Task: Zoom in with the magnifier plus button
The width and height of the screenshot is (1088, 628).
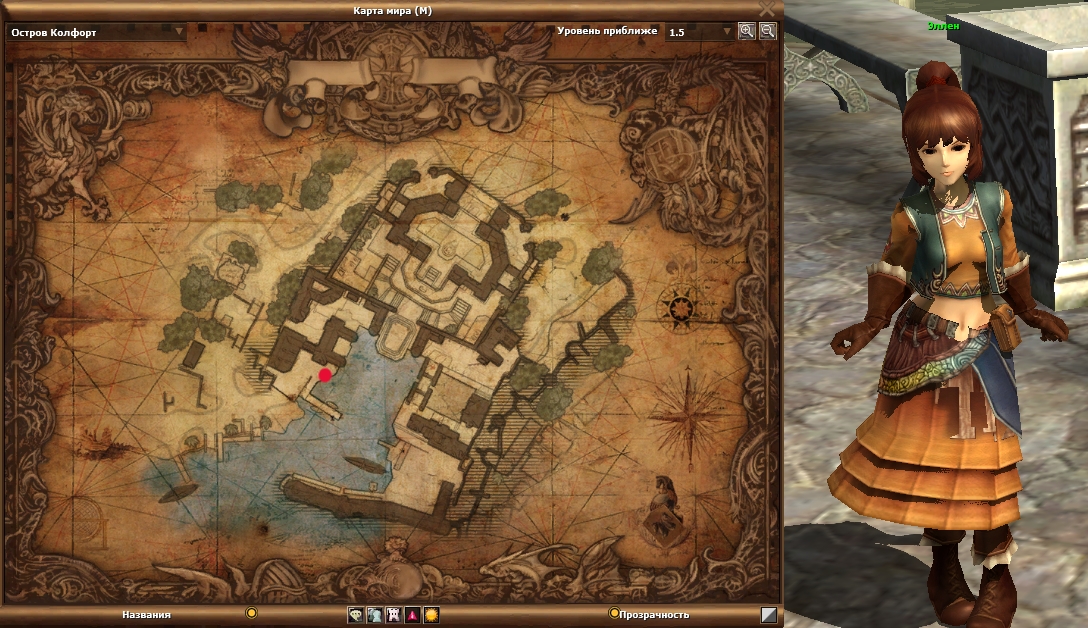Action: point(747,31)
